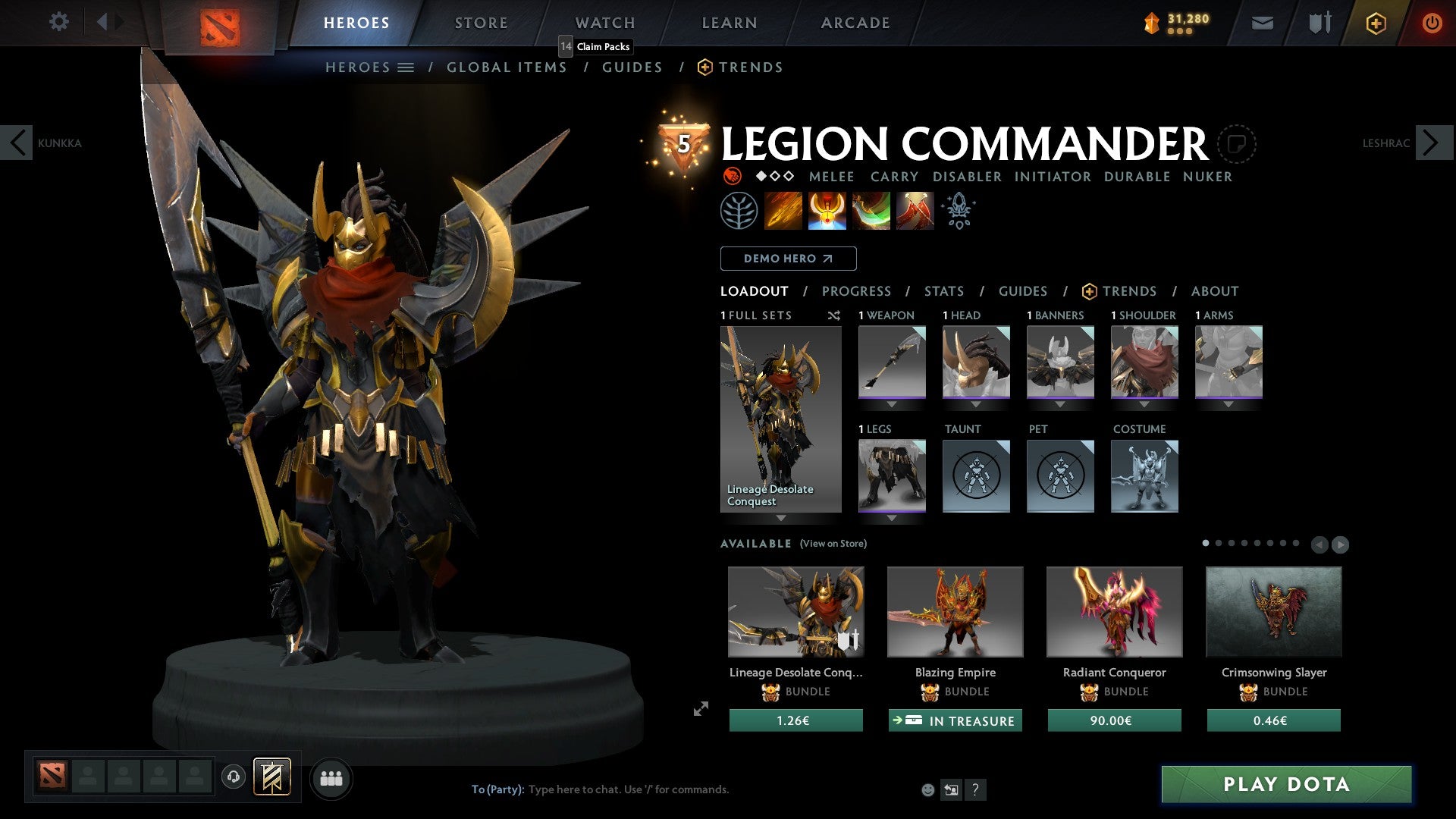Click the previous arrow toward Kunkka
Image resolution: width=1456 pixels, height=819 pixels.
pos(17,143)
